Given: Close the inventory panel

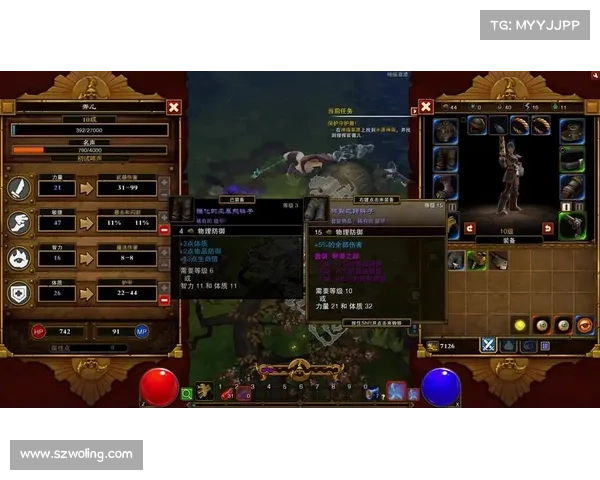Looking at the screenshot, I should click(426, 106).
